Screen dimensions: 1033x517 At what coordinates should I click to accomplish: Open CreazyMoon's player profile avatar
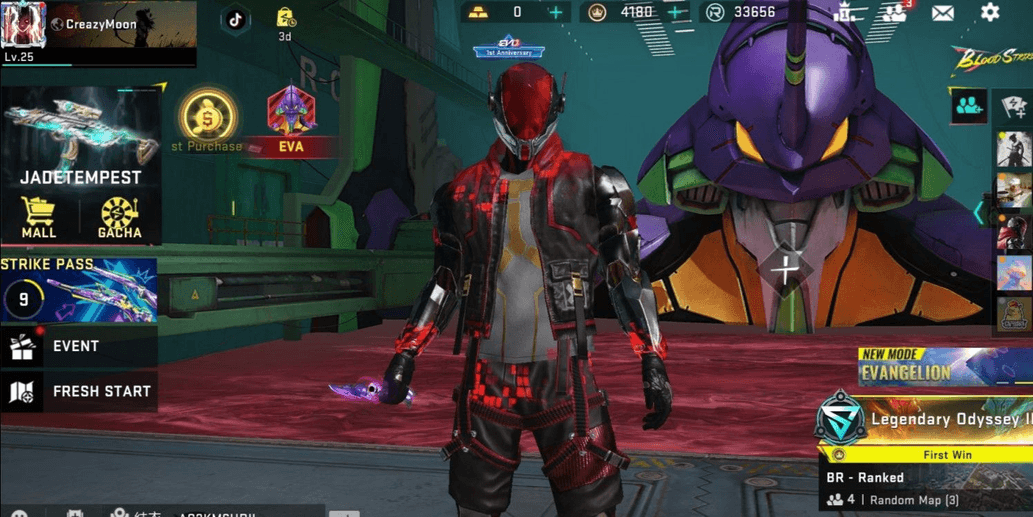tap(23, 24)
